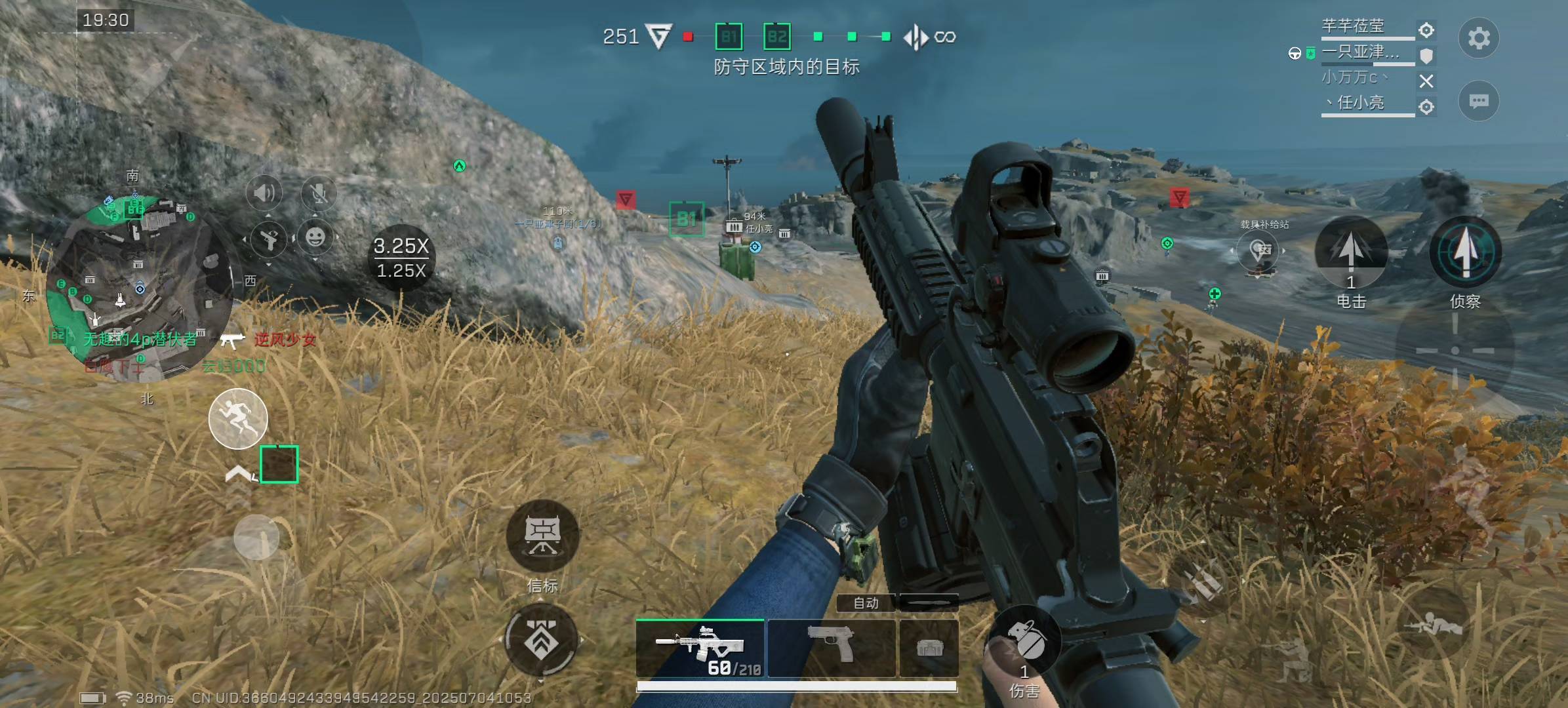Change the 自动 fire mode
Screen dimensions: 1568x708
[x=866, y=602]
